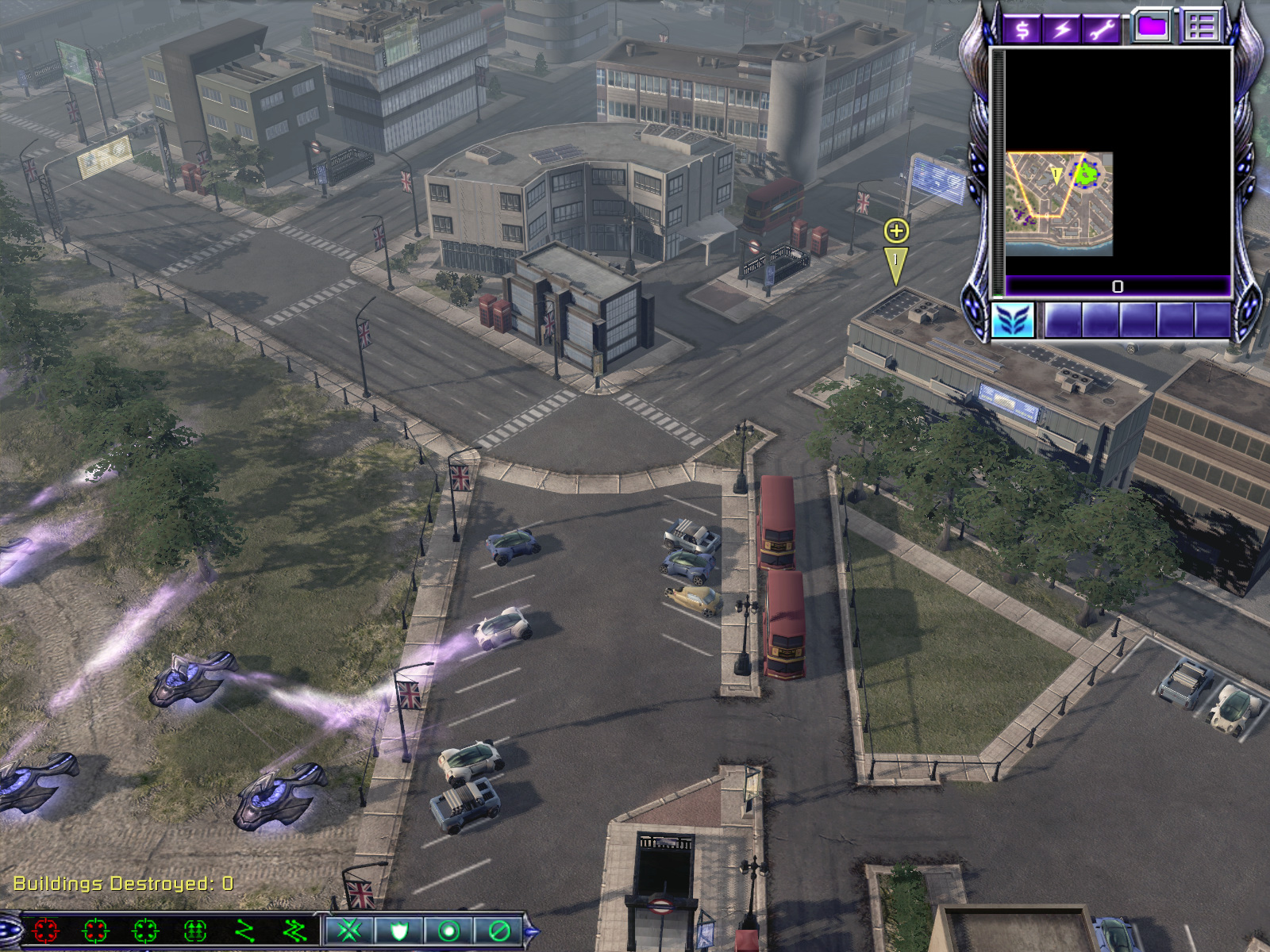Set aggressive stance with crossed-arrows button
The width and height of the screenshot is (1270, 952).
349,930
